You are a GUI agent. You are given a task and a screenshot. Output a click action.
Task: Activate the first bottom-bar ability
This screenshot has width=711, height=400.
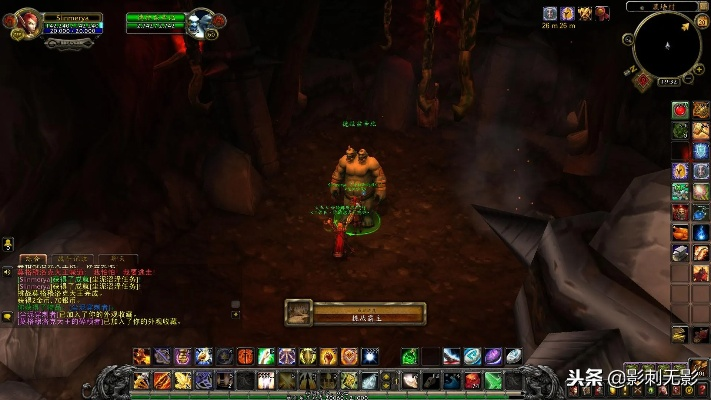coord(143,380)
